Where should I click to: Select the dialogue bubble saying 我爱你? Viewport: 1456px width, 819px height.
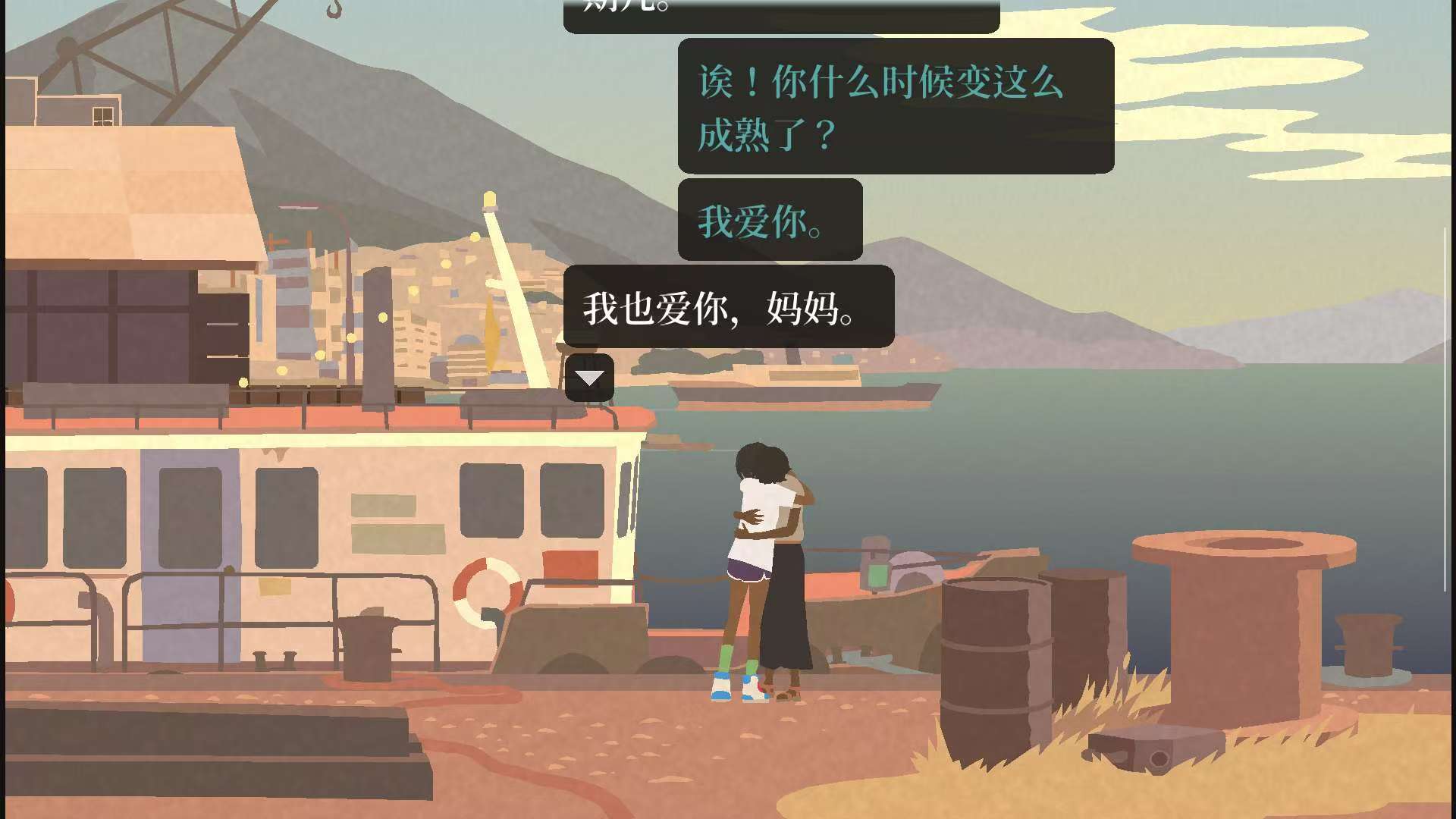click(767, 221)
